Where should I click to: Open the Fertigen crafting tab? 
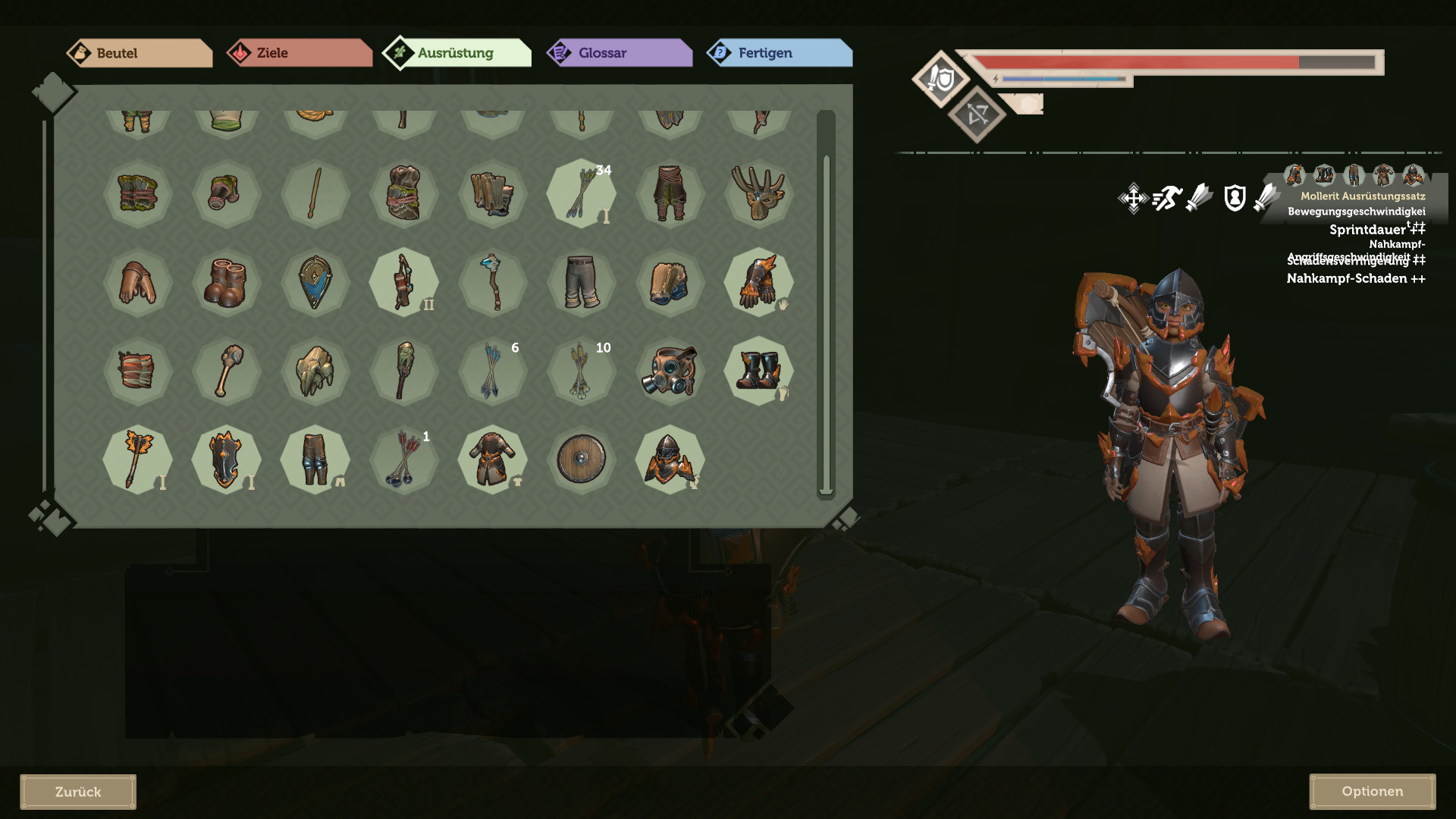779,53
